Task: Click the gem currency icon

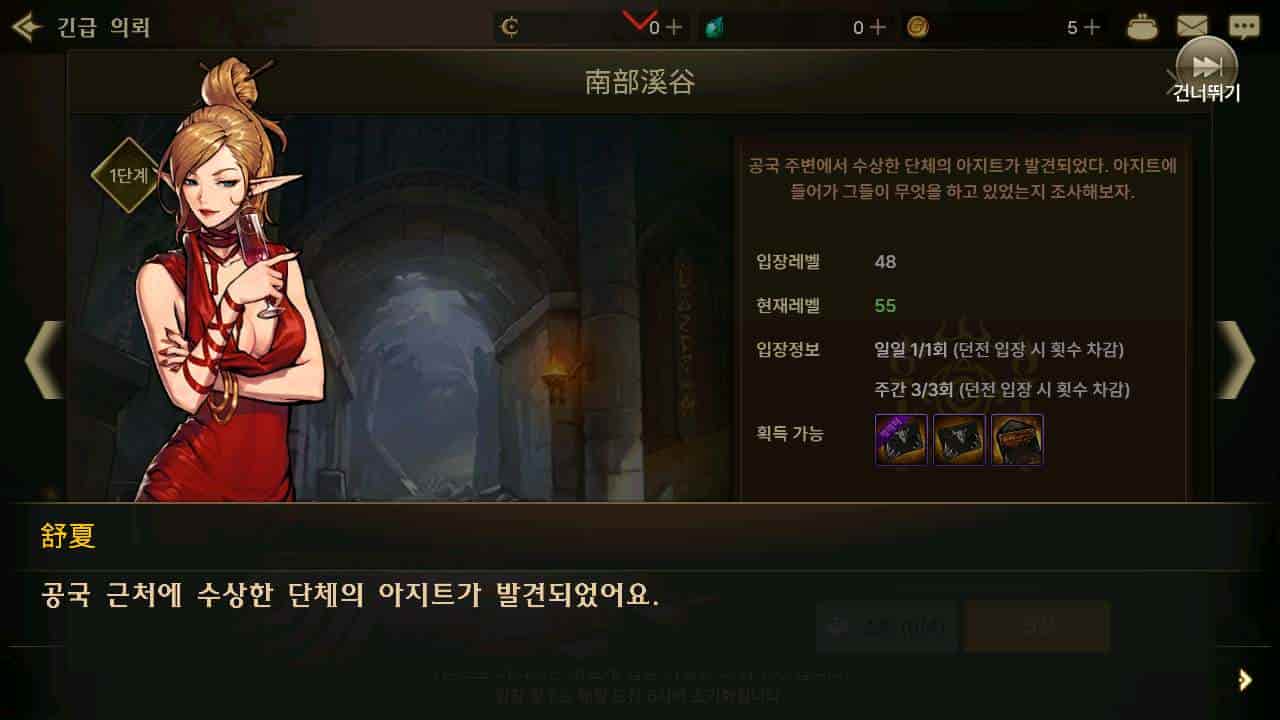Action: [716, 27]
